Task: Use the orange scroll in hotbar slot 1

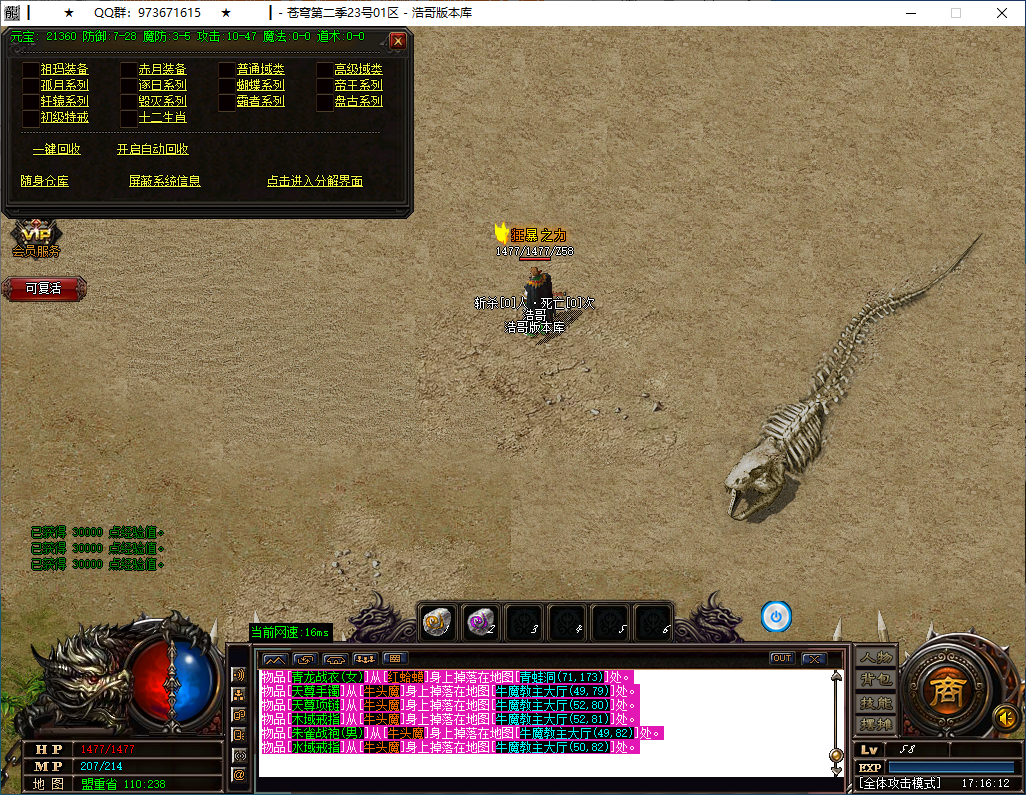Action: click(437, 621)
